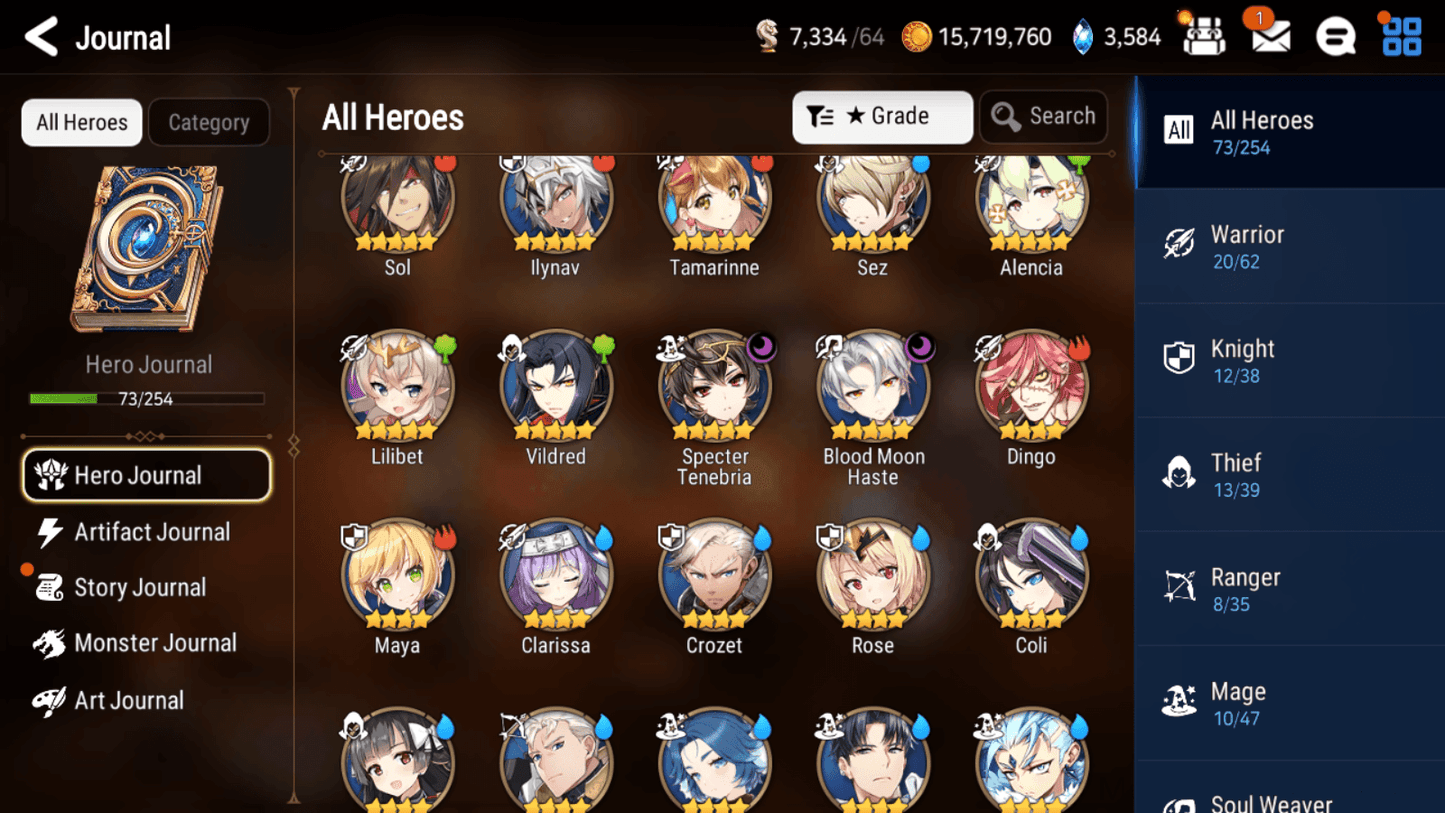This screenshot has height=813, width=1445.
Task: Open the Grade filter dropdown
Action: (881, 117)
